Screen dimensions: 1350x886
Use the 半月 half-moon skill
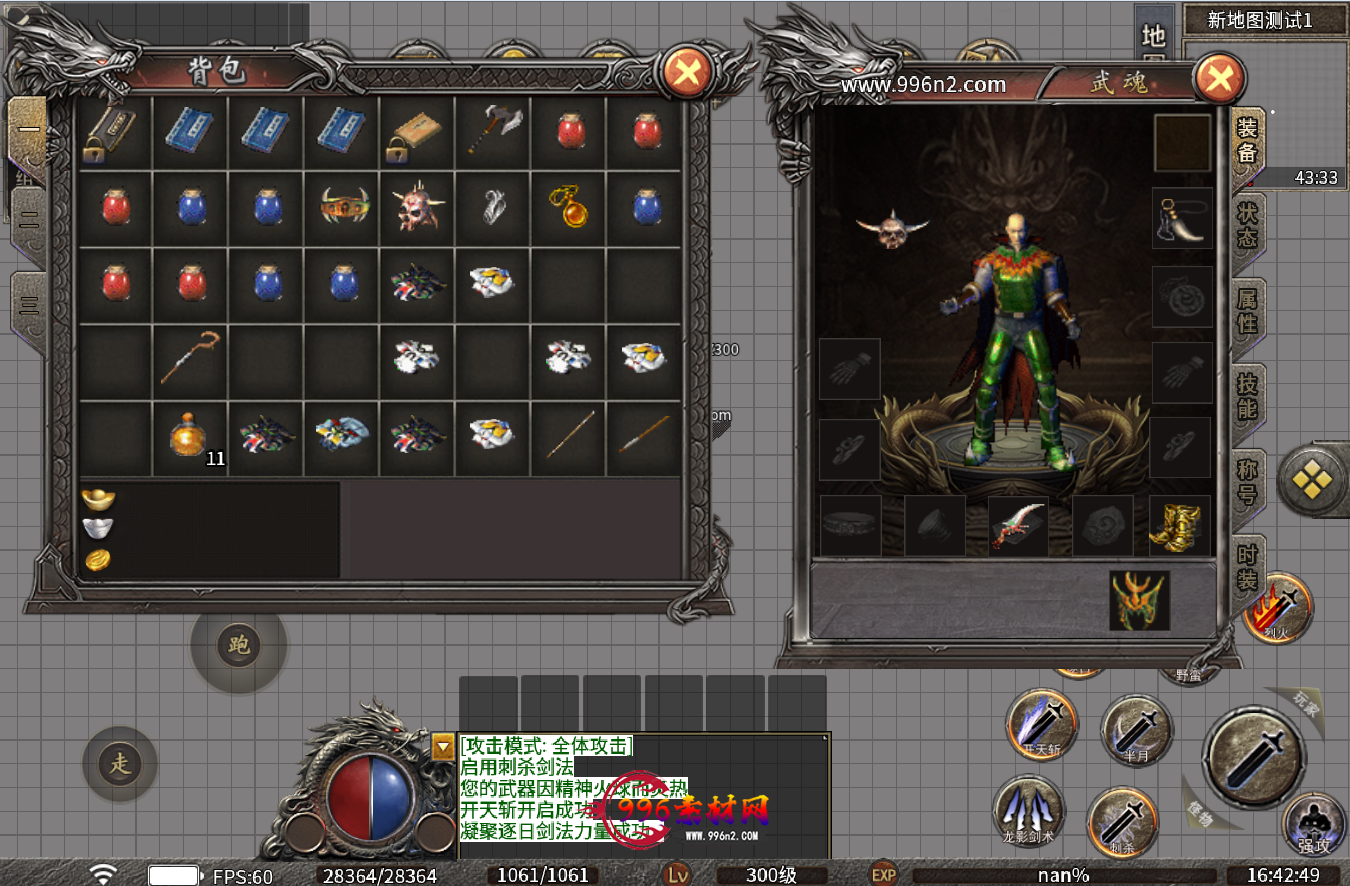[1135, 730]
